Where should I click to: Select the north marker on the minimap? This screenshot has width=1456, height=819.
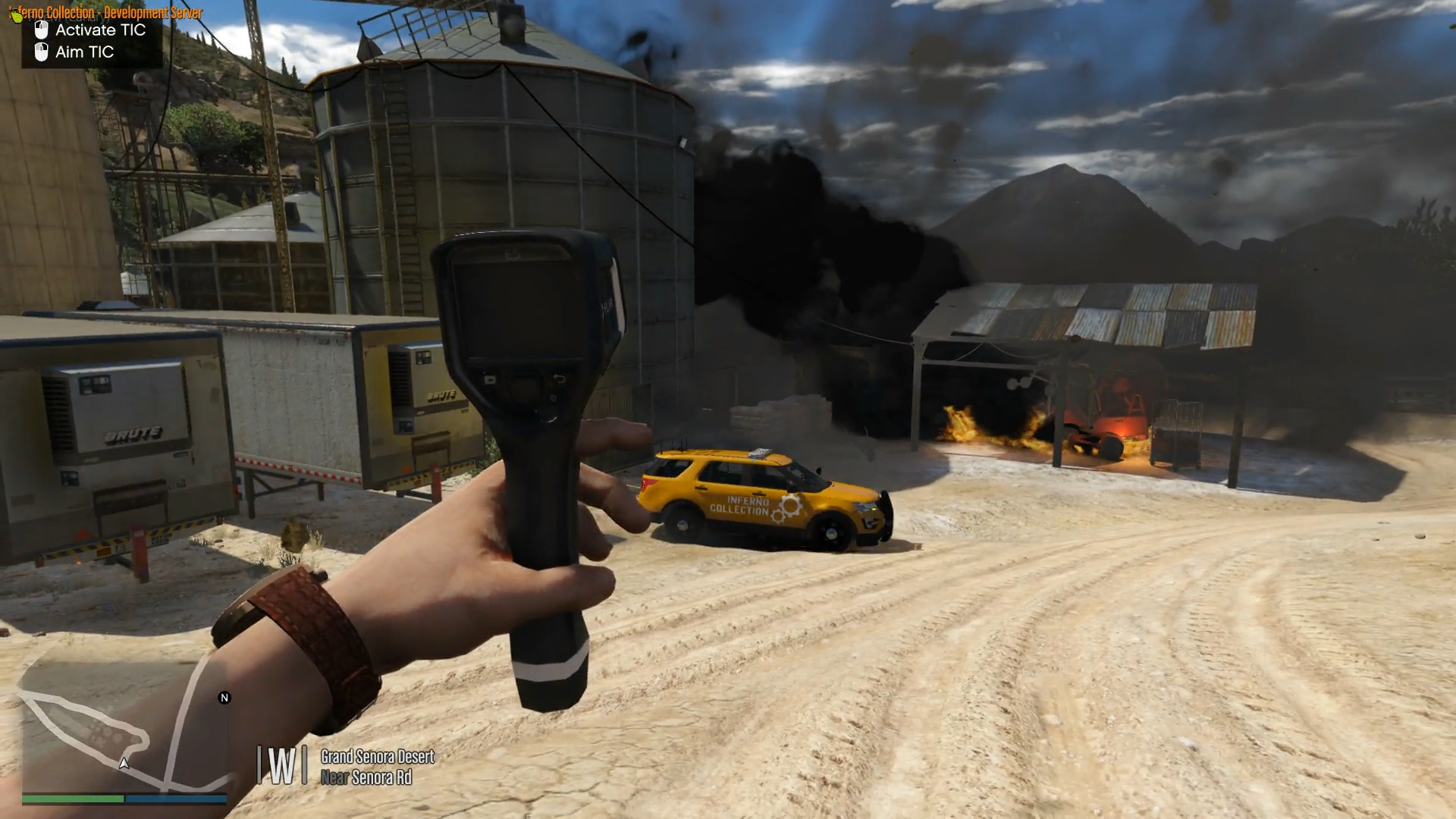224,698
